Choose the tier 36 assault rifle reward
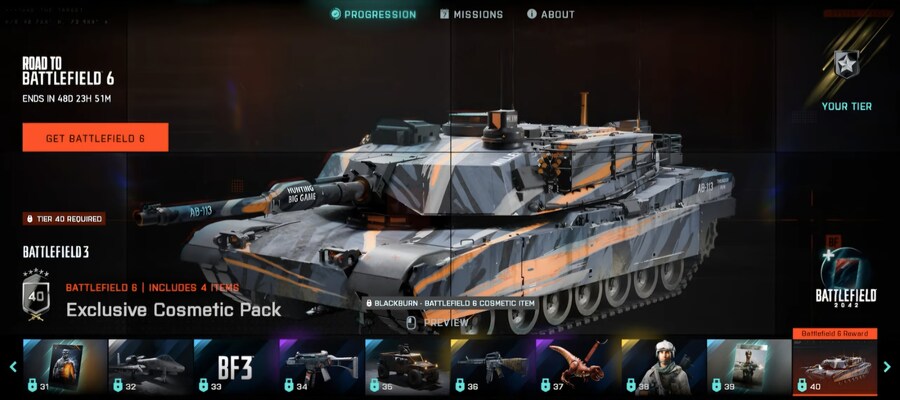900x400 pixels. point(492,368)
